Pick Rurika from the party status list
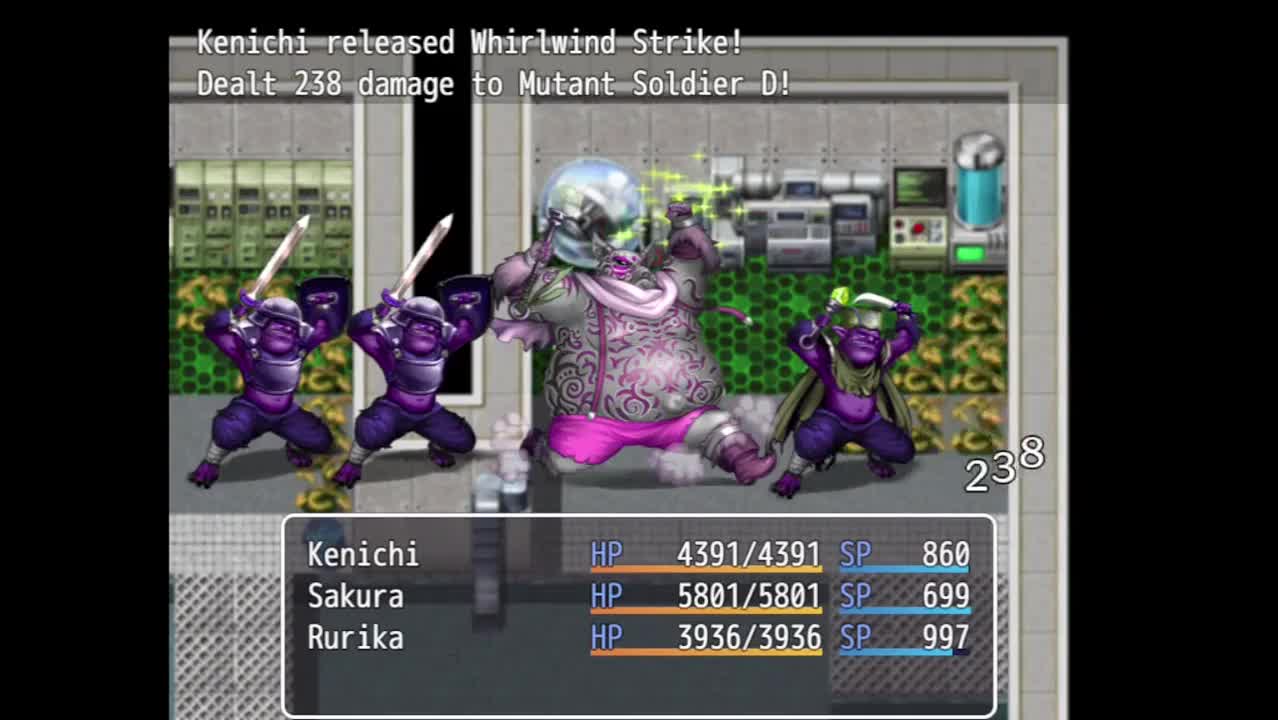This screenshot has width=1278, height=720. pyautogui.click(x=355, y=638)
